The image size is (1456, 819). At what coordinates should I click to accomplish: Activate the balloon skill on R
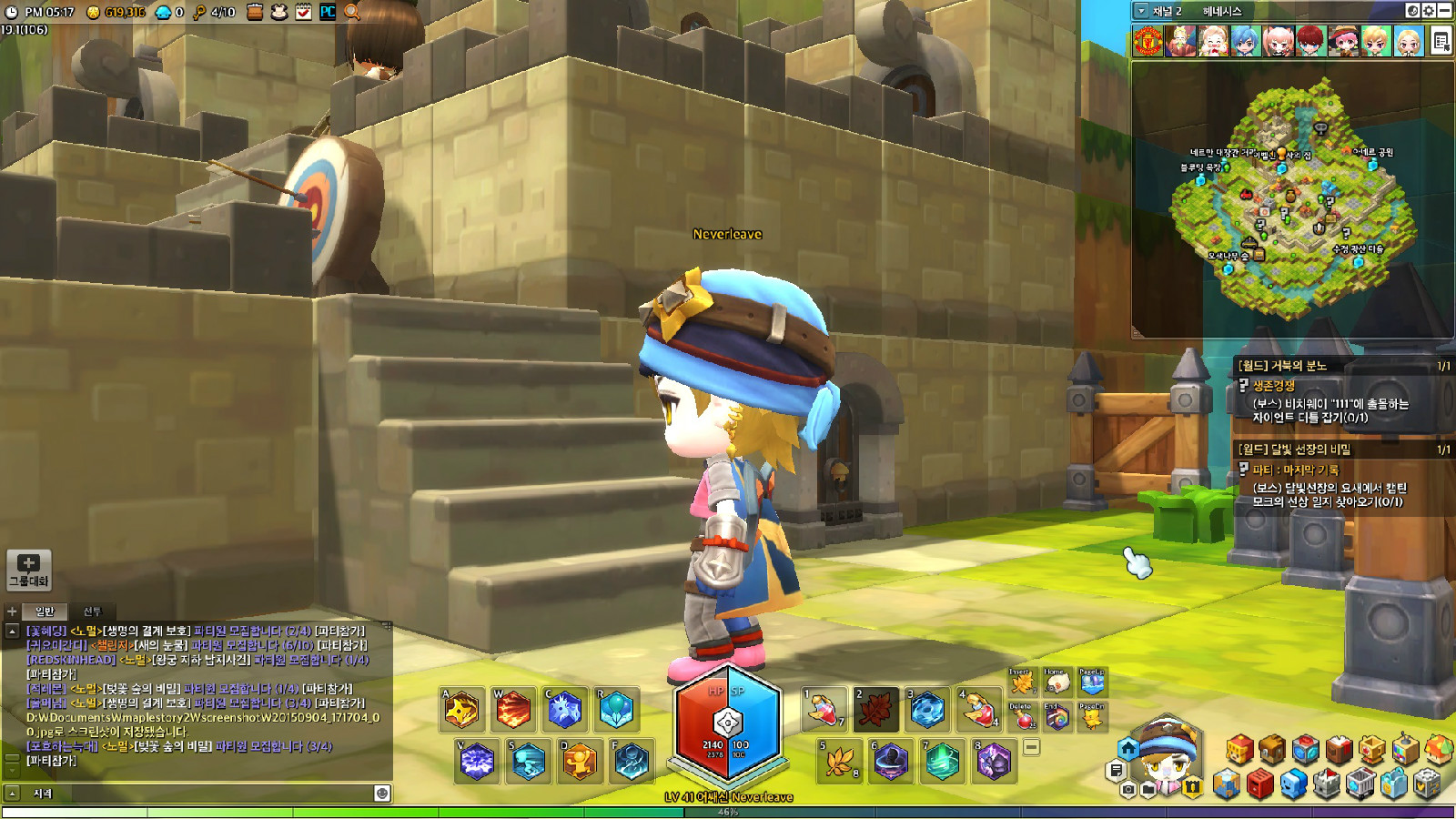tap(616, 710)
